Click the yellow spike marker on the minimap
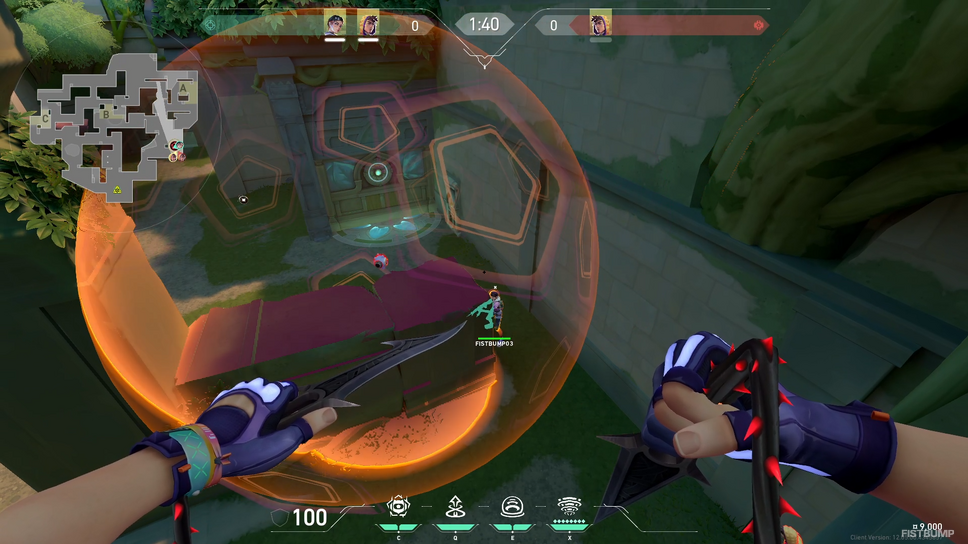This screenshot has width=968, height=544. (x=117, y=188)
